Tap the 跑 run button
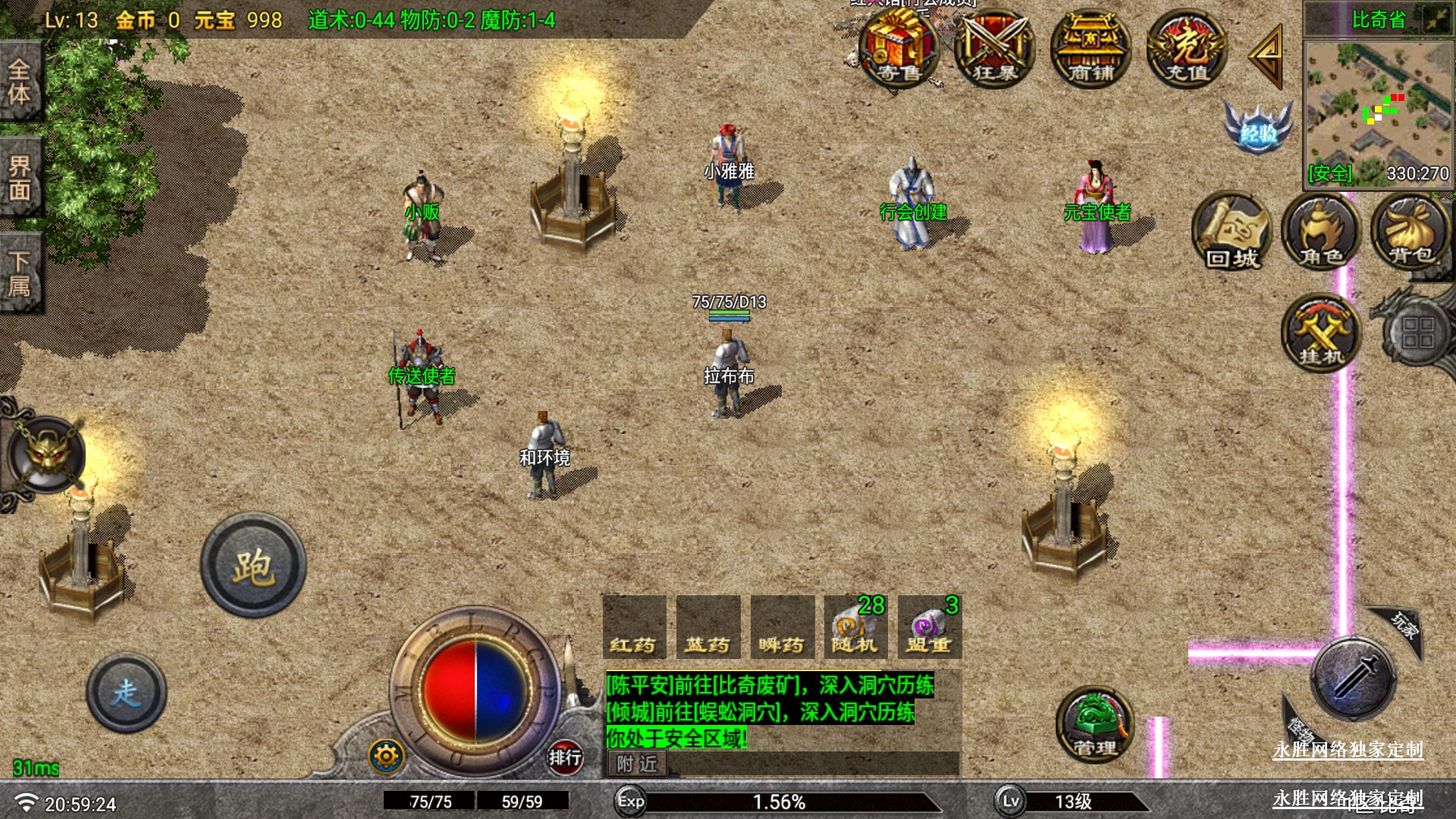 (253, 566)
